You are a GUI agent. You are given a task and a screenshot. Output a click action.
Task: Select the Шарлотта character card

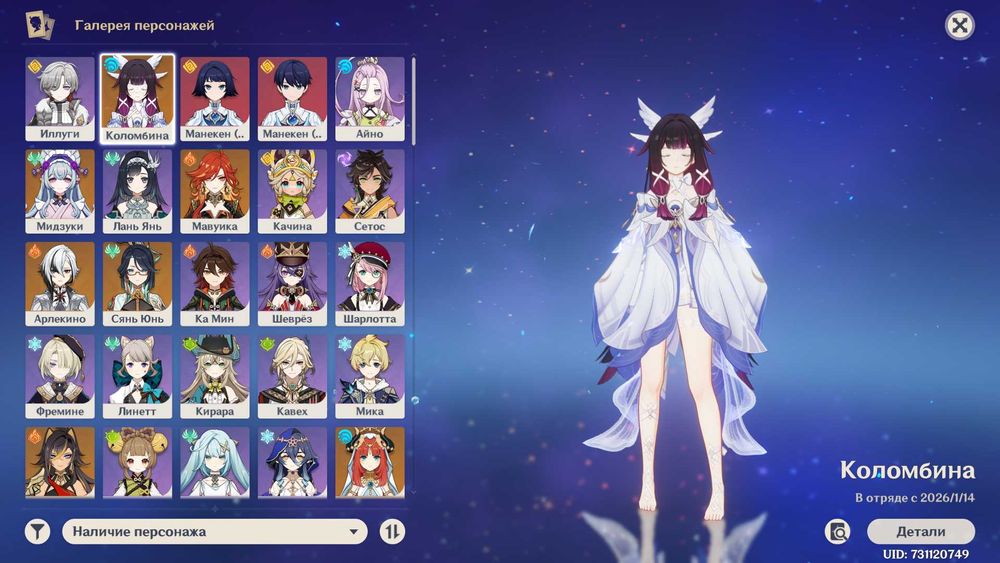click(370, 284)
